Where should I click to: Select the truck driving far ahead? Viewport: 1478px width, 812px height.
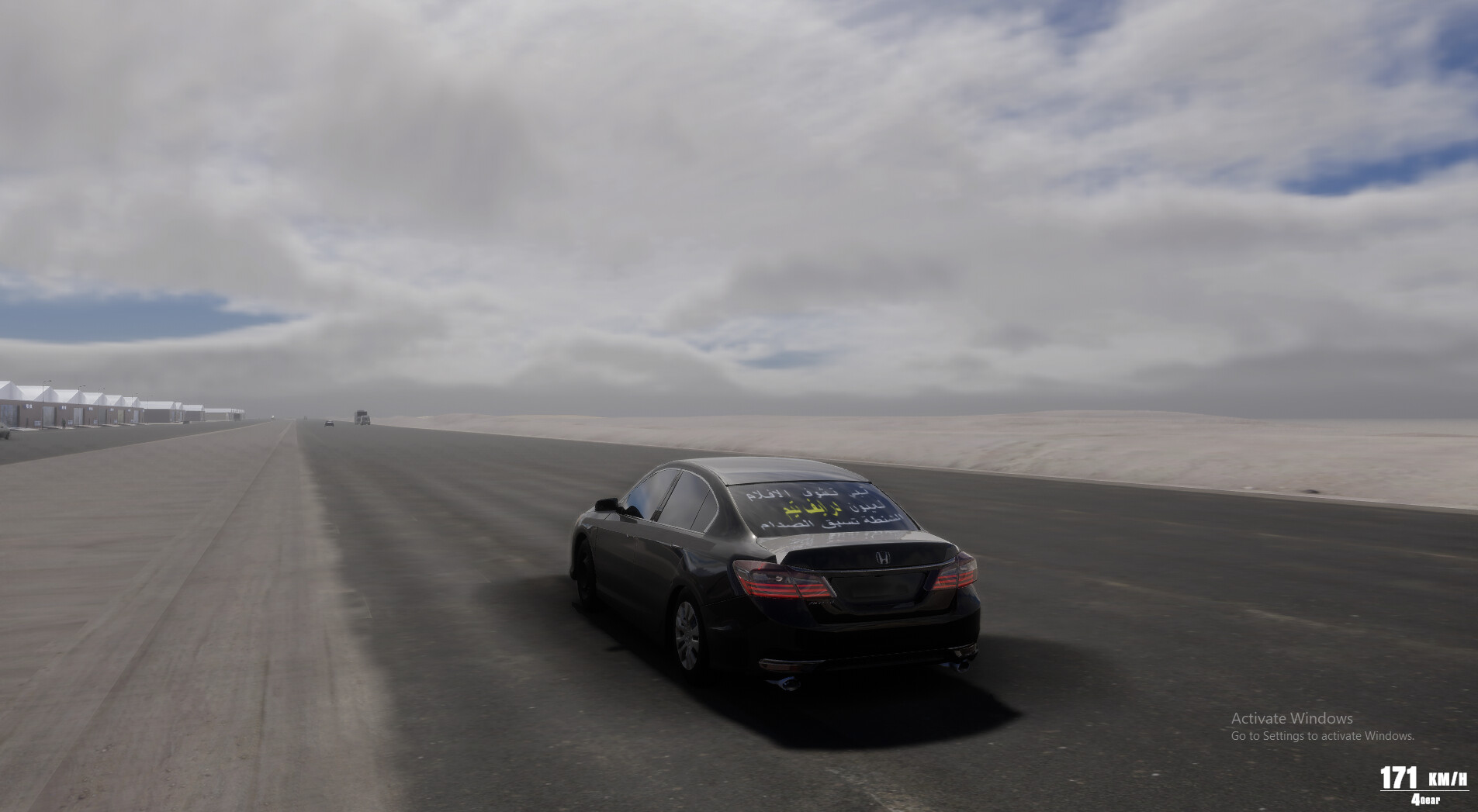[361, 417]
